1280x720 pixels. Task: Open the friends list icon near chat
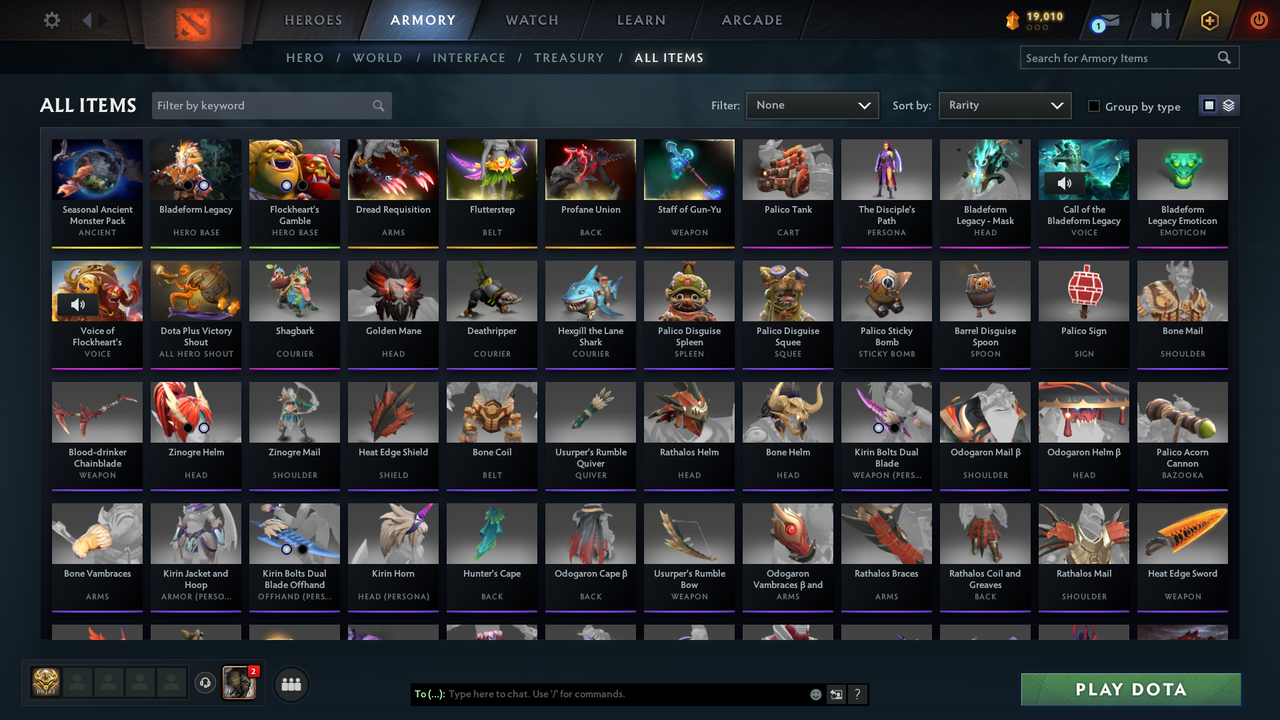point(291,684)
